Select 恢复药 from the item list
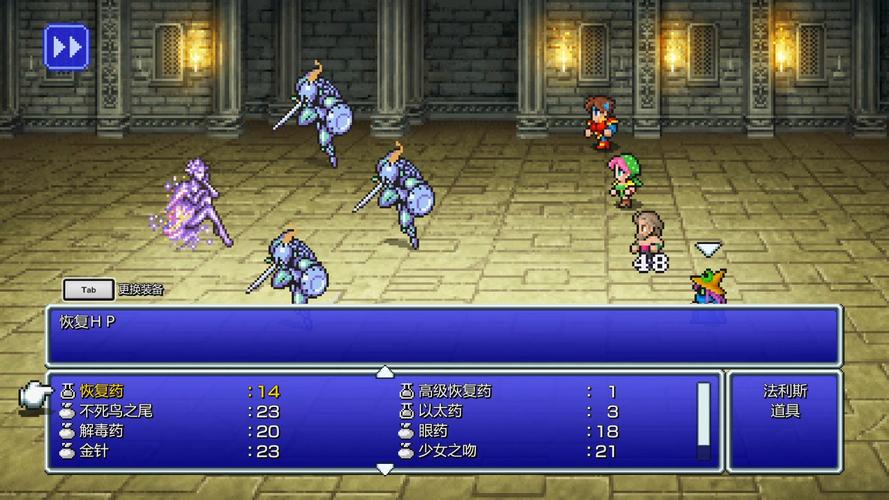Screen dimensions: 889x500 click(x=102, y=391)
